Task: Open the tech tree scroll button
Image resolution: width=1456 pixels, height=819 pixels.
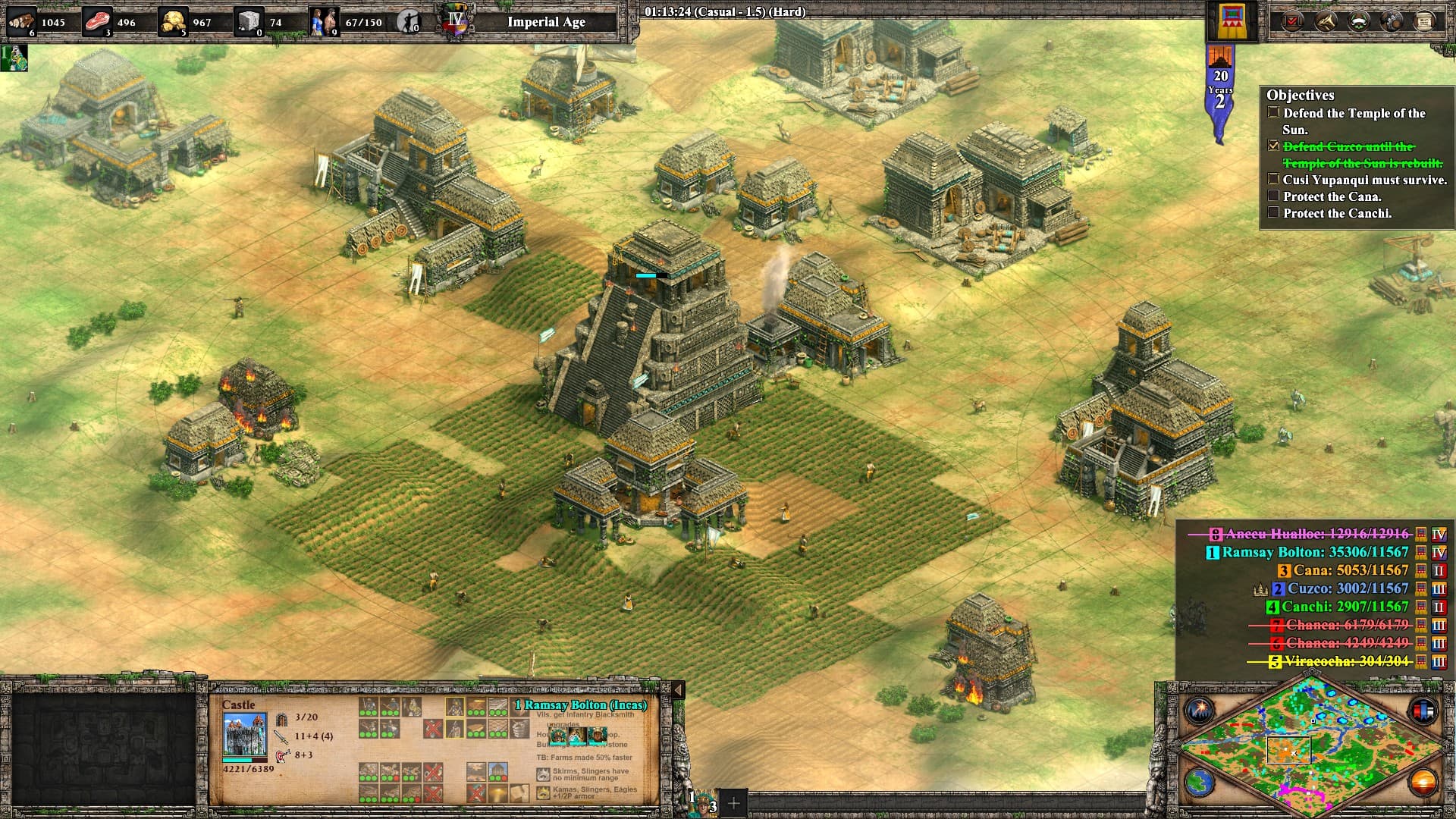Action: [x=1424, y=21]
